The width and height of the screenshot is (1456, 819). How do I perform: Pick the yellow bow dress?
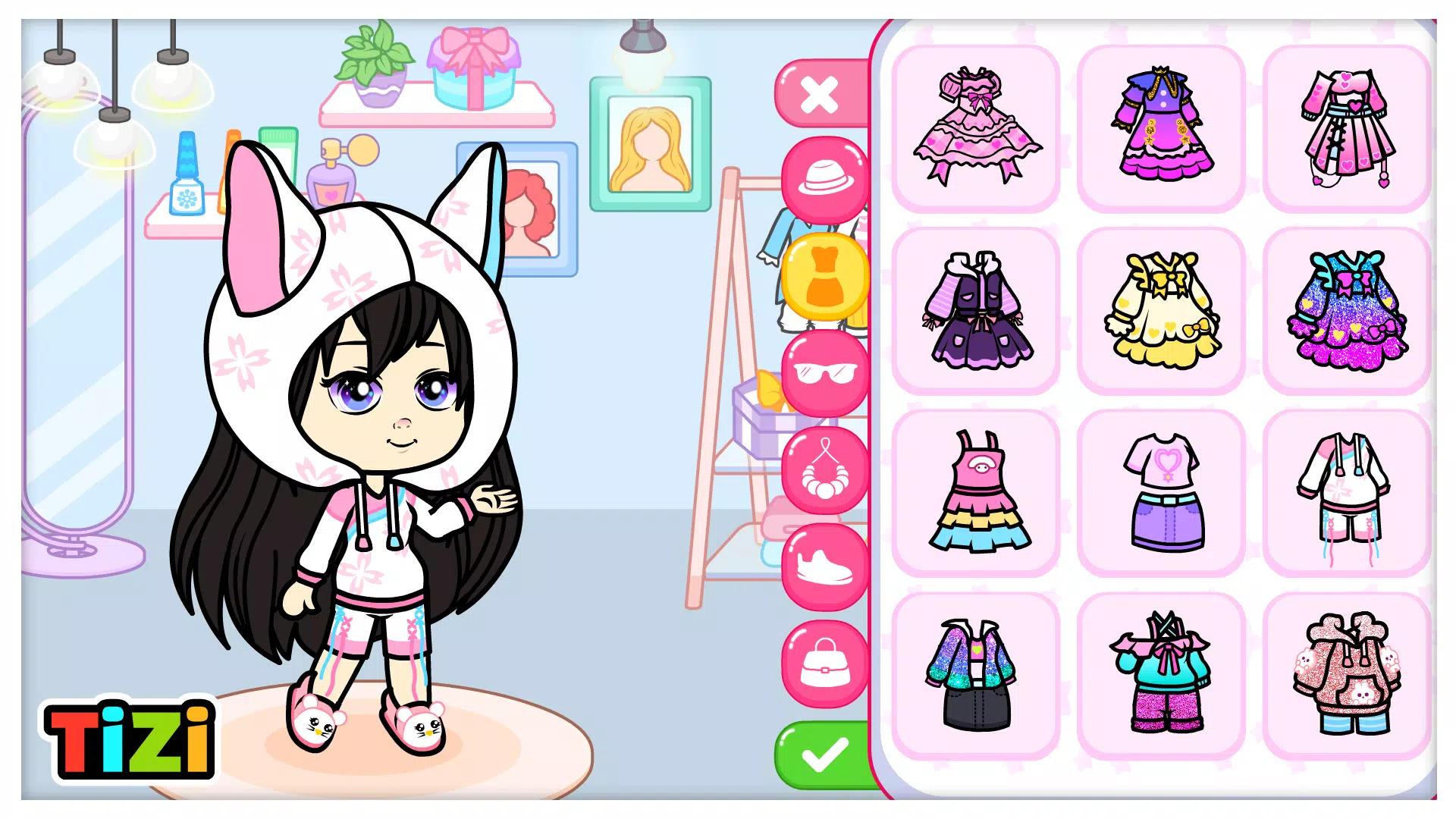coord(1162,309)
